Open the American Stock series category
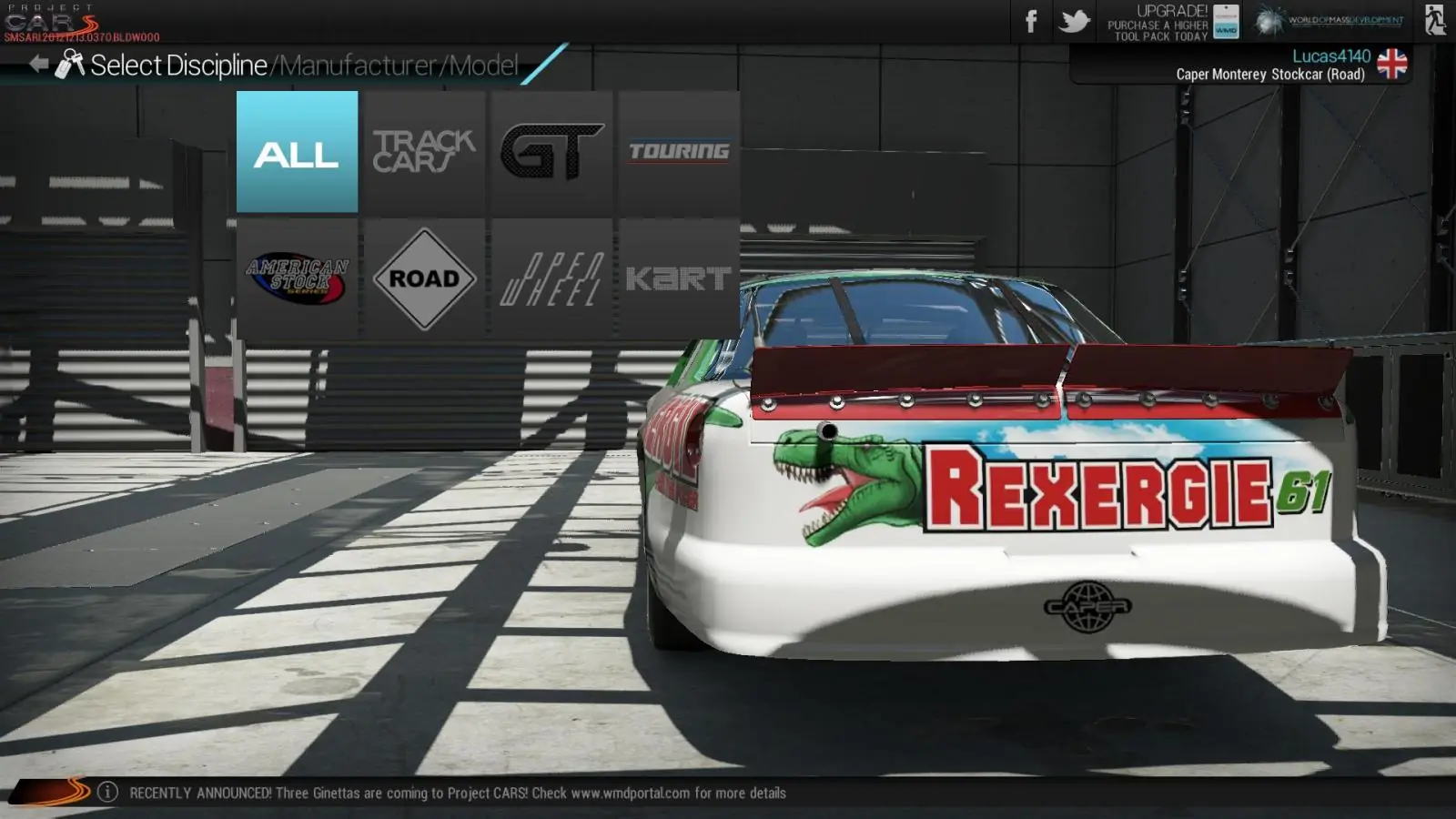 (297, 278)
